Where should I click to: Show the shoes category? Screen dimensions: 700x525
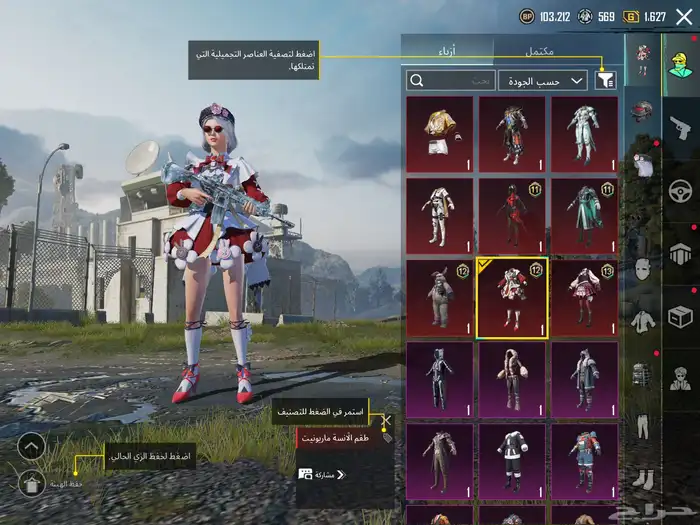[642, 480]
